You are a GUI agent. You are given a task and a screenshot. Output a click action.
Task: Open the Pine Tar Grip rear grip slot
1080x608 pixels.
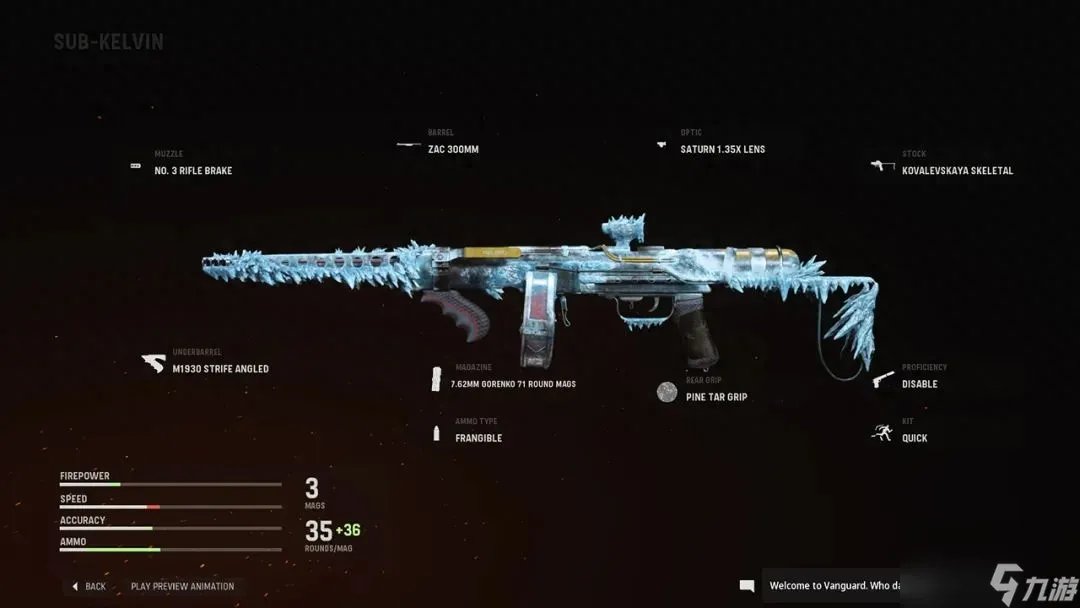point(716,397)
